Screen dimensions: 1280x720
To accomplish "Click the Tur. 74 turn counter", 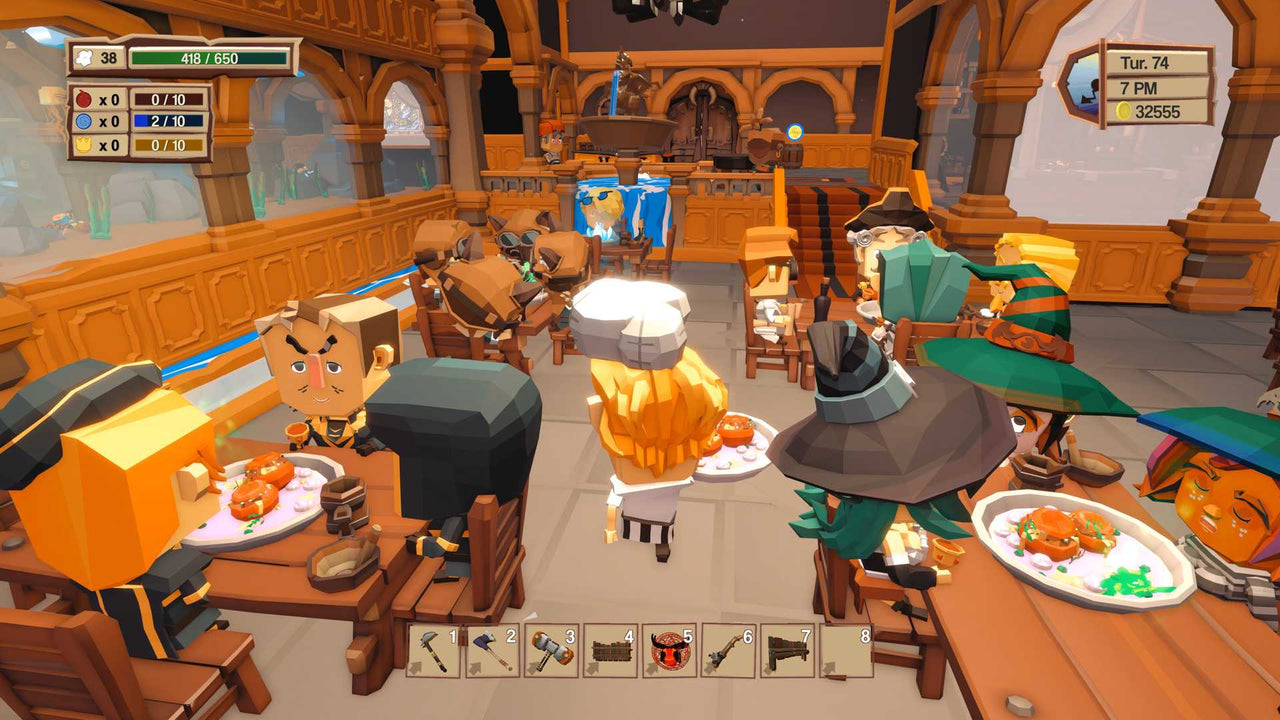I will [x=1144, y=63].
